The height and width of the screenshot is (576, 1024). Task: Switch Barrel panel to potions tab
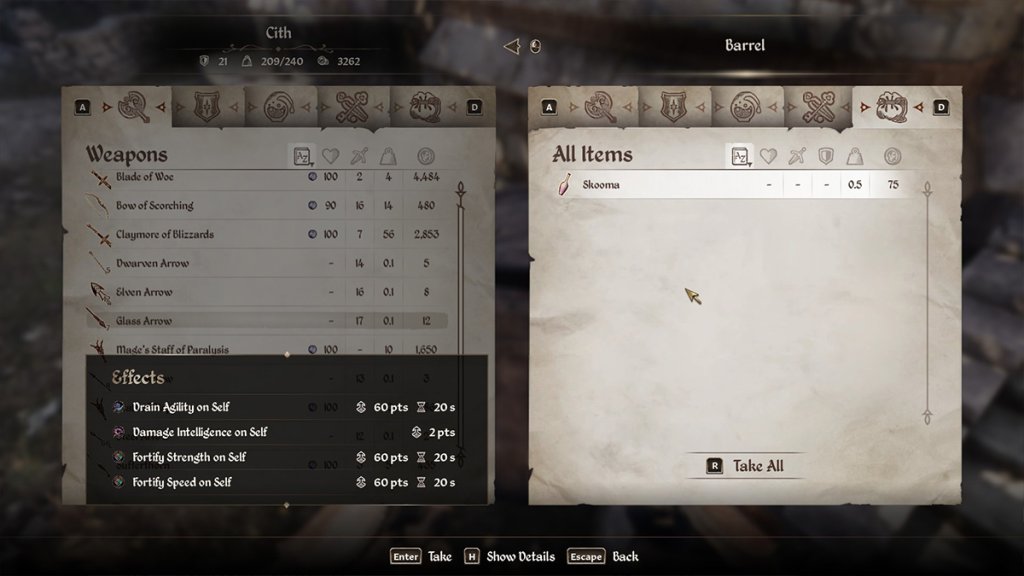(743, 106)
